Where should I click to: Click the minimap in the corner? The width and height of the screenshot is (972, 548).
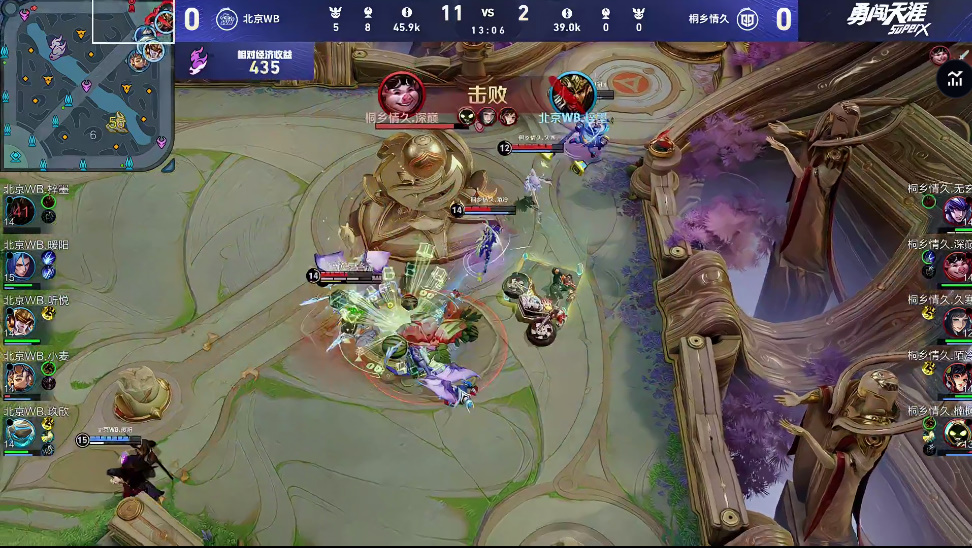pyautogui.click(x=87, y=86)
